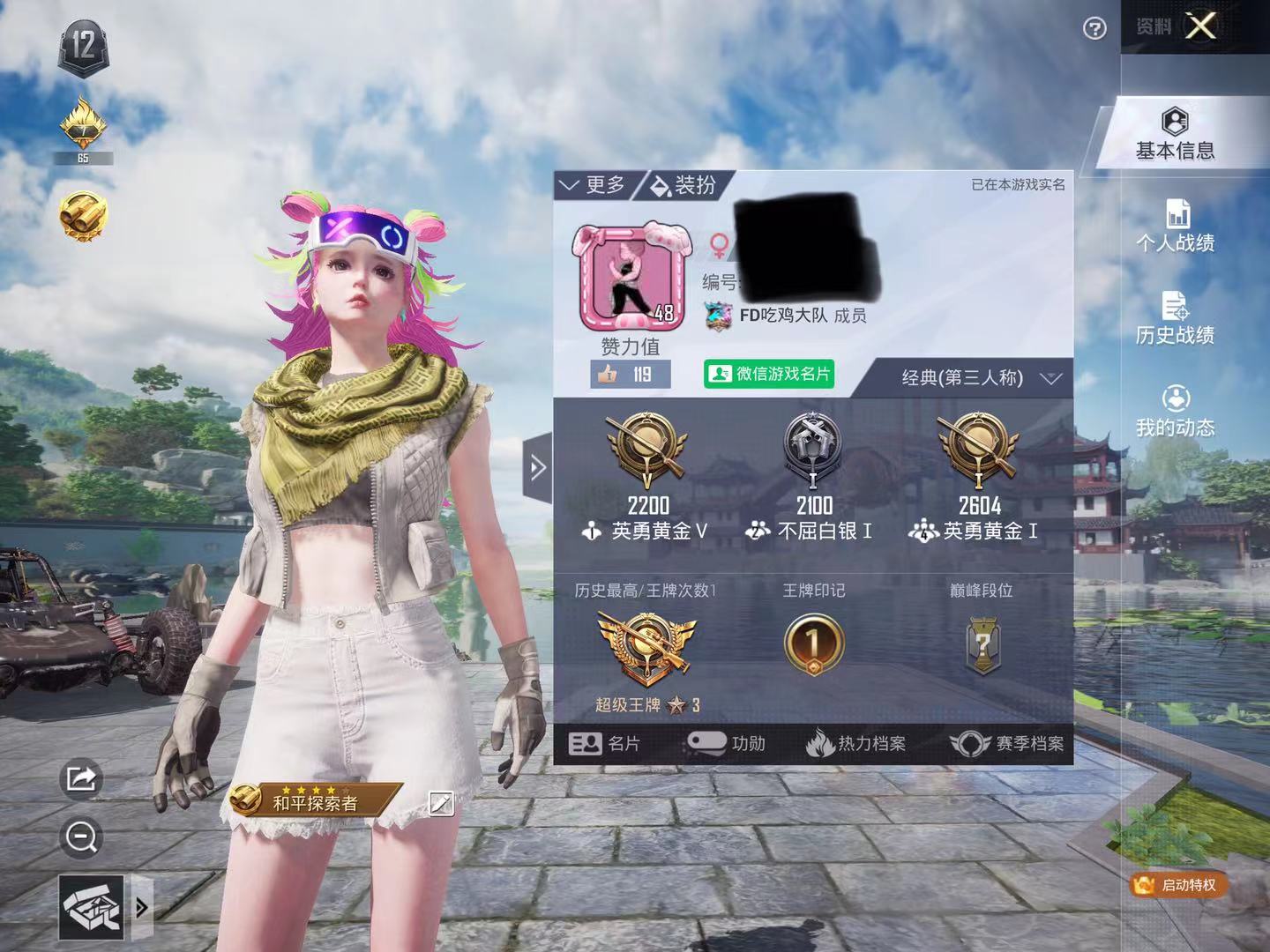The image size is (1270, 952).
Task: Open the 经典(第三人称) mode dropdown
Action: coord(979,378)
